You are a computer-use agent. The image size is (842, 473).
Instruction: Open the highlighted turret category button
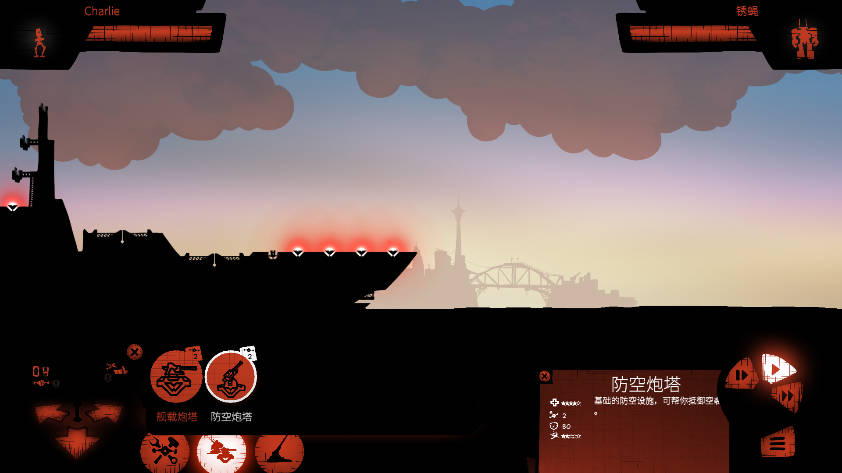point(221,452)
